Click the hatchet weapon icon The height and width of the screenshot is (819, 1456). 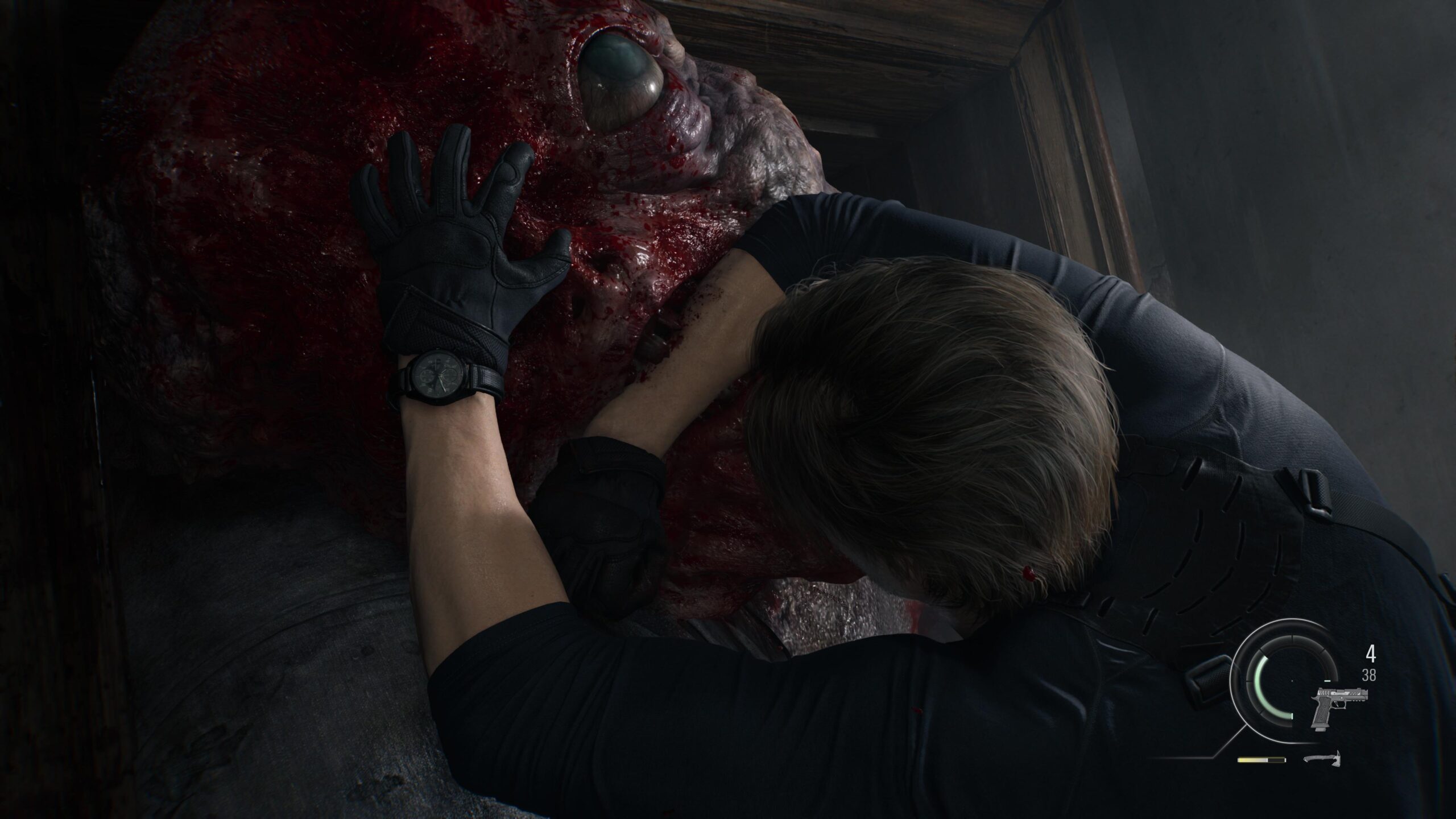click(x=1323, y=760)
